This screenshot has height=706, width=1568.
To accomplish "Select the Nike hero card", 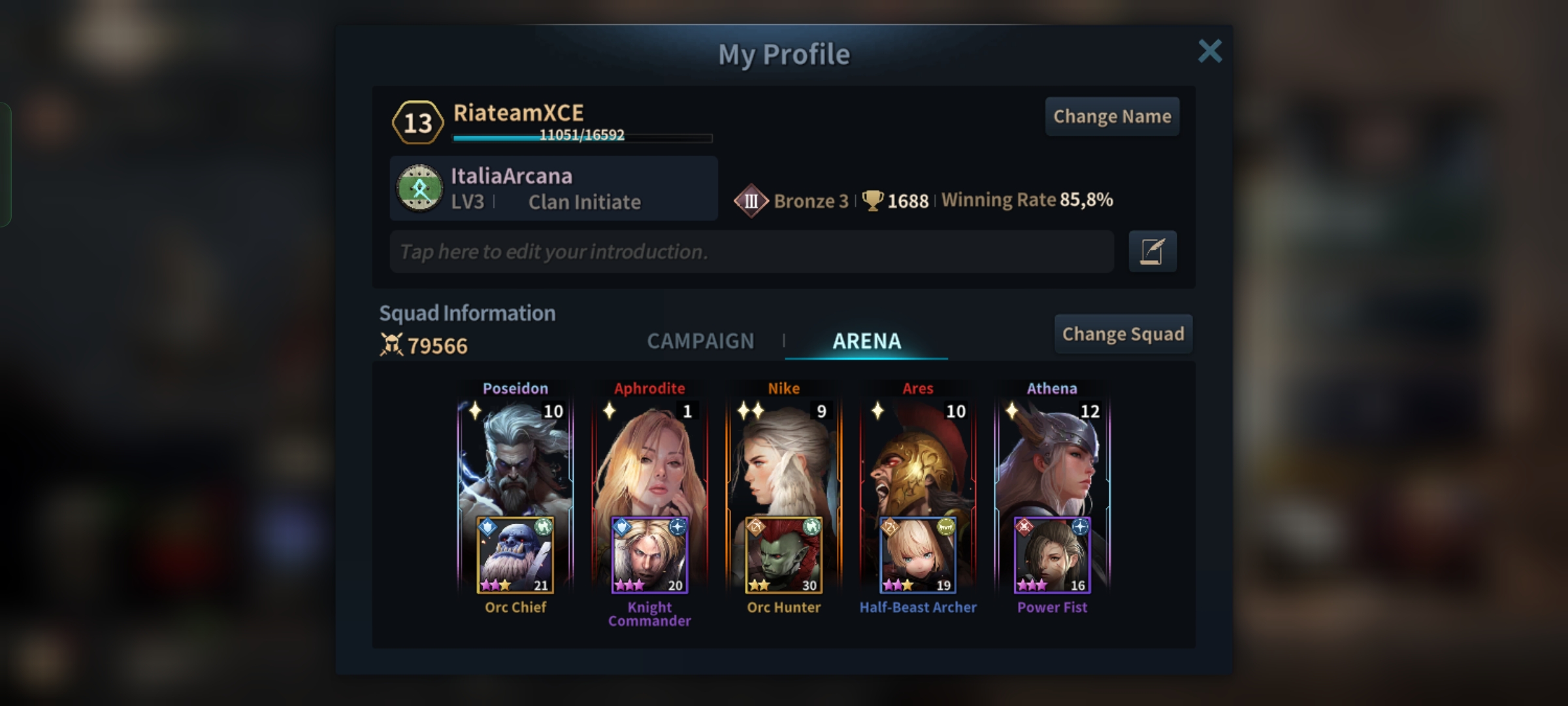I will click(x=783, y=458).
